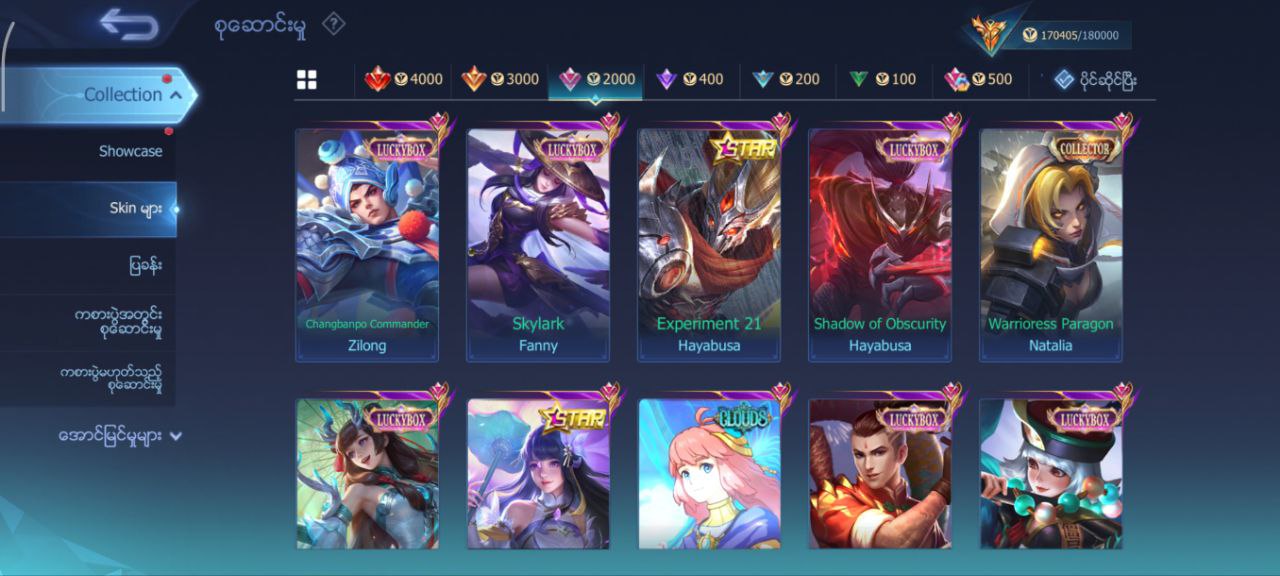Open the pink-haired Clouds skin card
This screenshot has width=1280, height=576.
709,473
